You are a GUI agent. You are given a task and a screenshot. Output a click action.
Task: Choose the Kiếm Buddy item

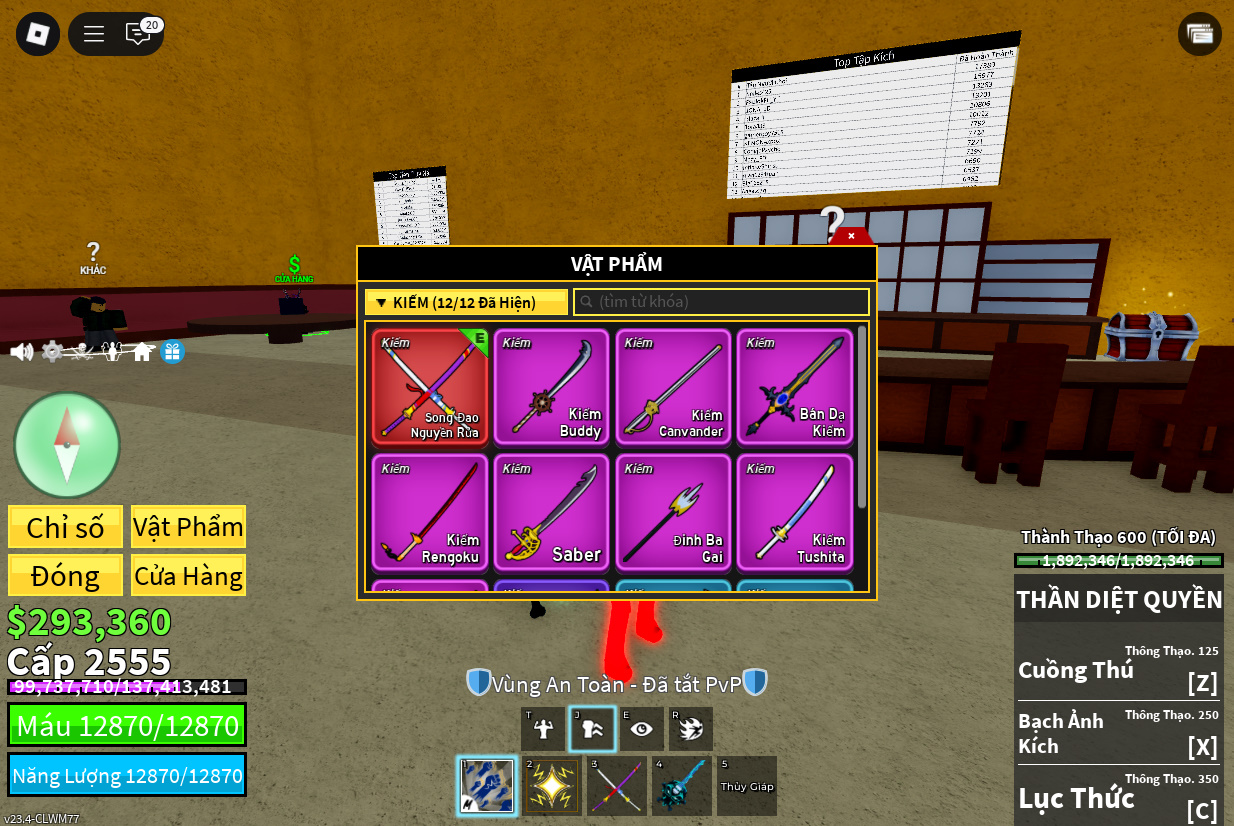pyautogui.click(x=552, y=386)
